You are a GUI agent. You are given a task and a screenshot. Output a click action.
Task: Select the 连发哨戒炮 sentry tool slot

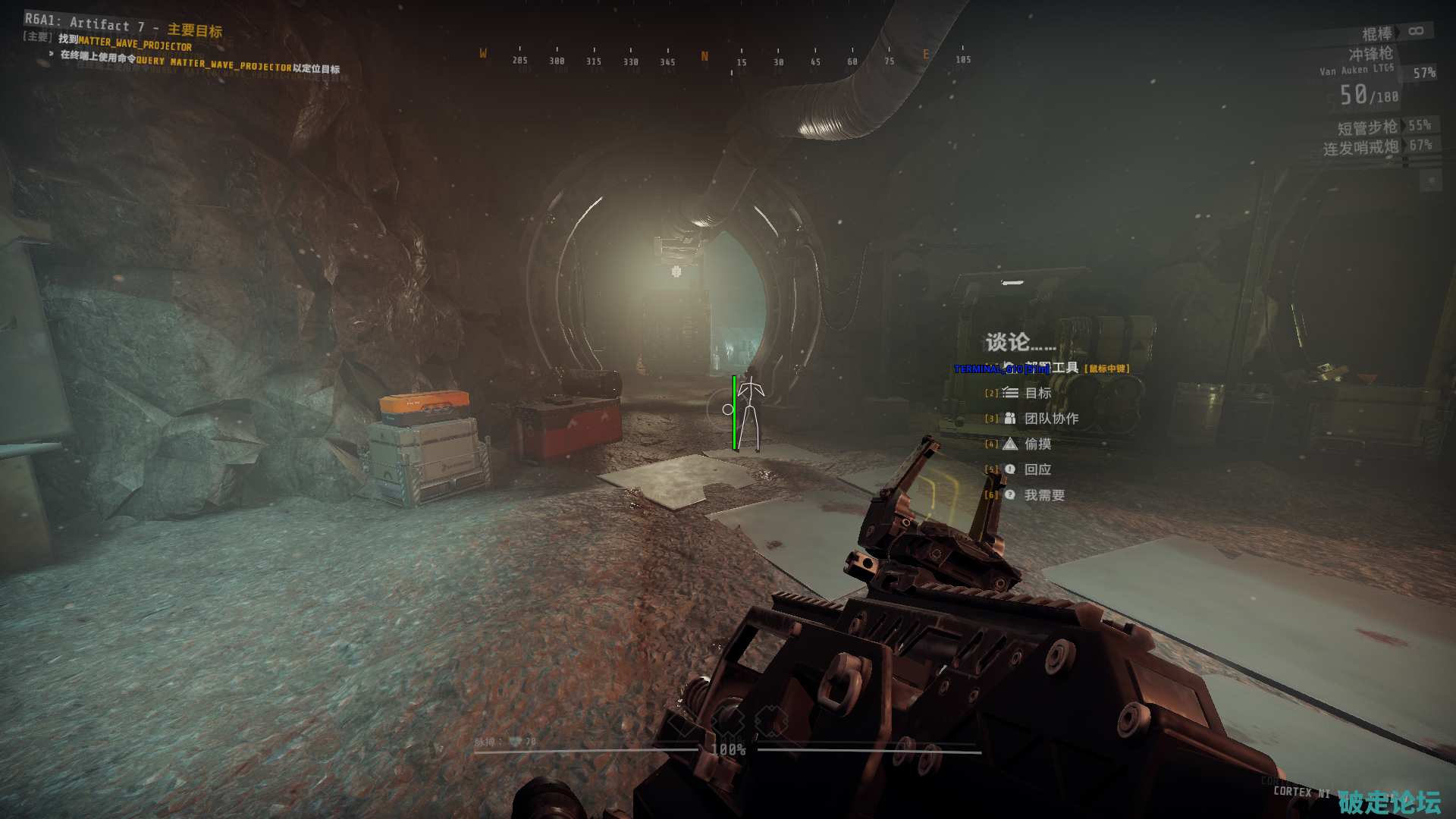coord(1360,148)
